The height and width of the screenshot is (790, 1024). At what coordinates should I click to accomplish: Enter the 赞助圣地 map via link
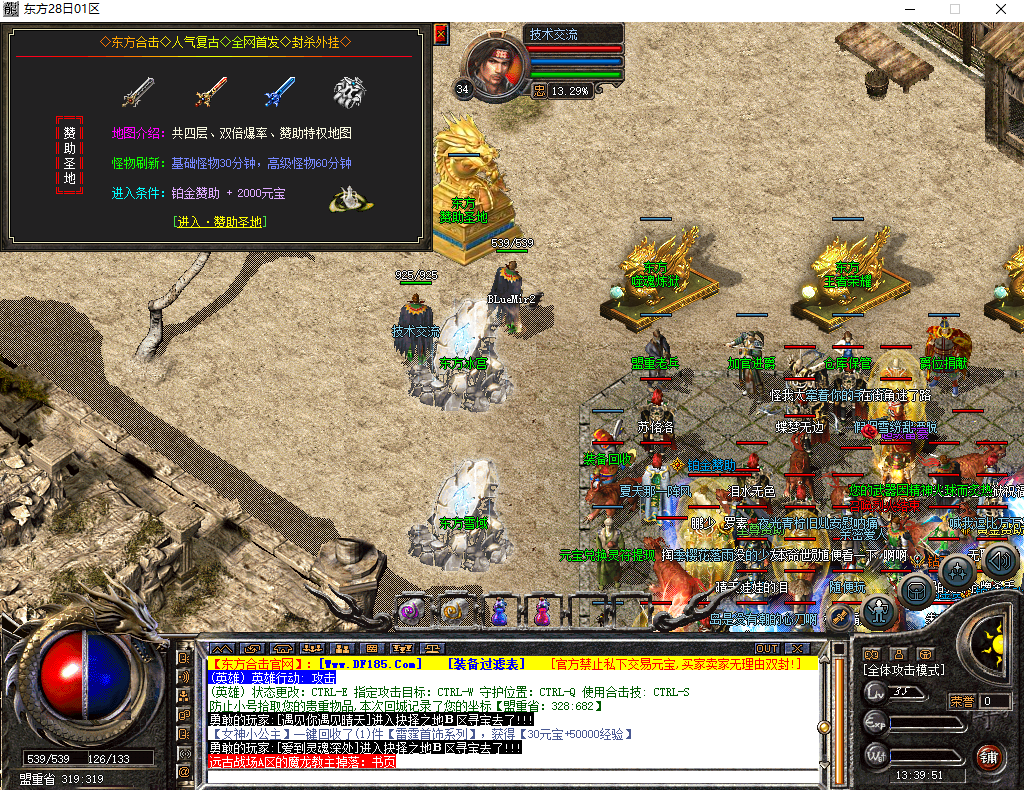pos(219,222)
